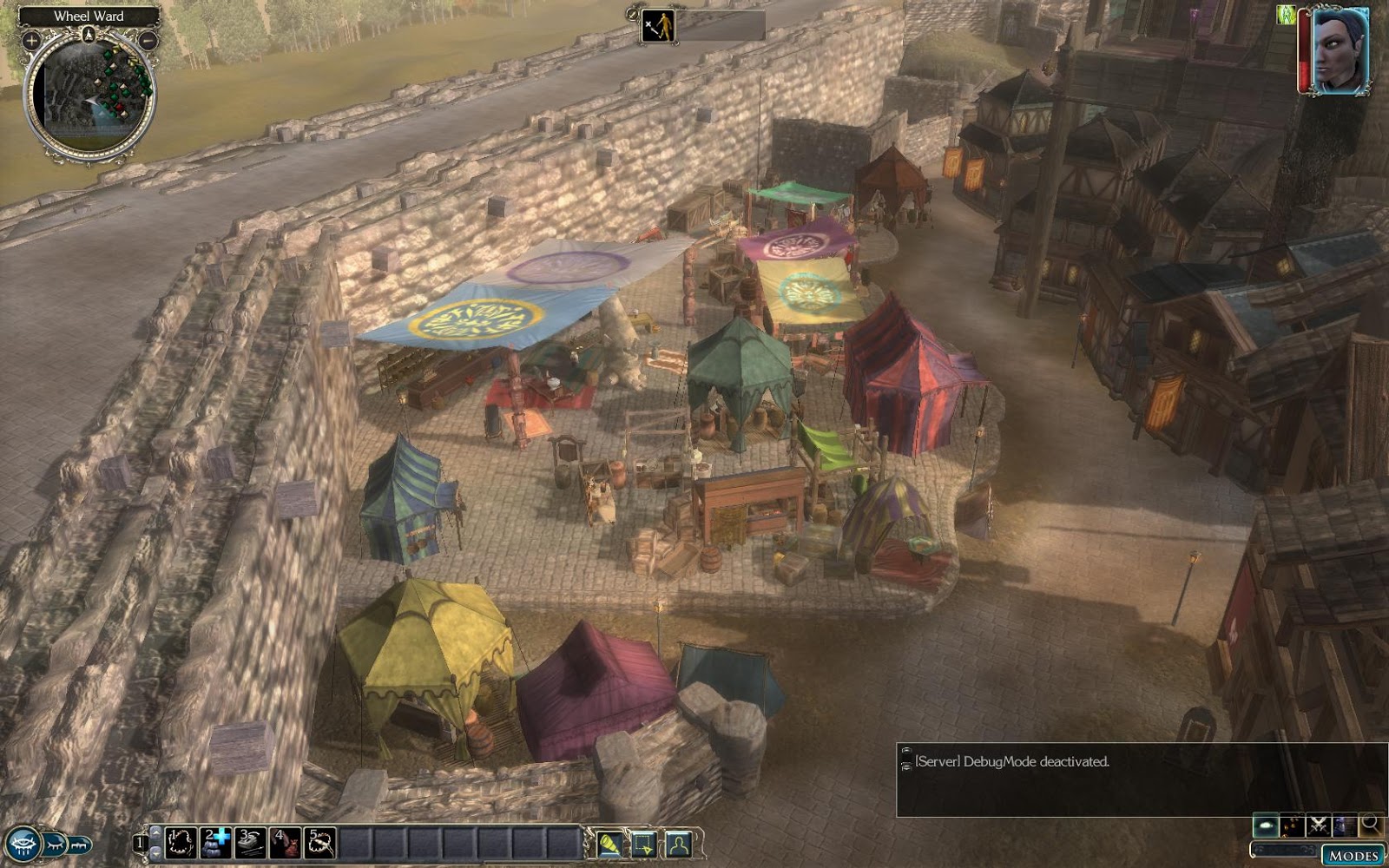Viewport: 1389px width, 868px height.
Task: Toggle the minimap north-lock arrow button
Action: coord(89,35)
